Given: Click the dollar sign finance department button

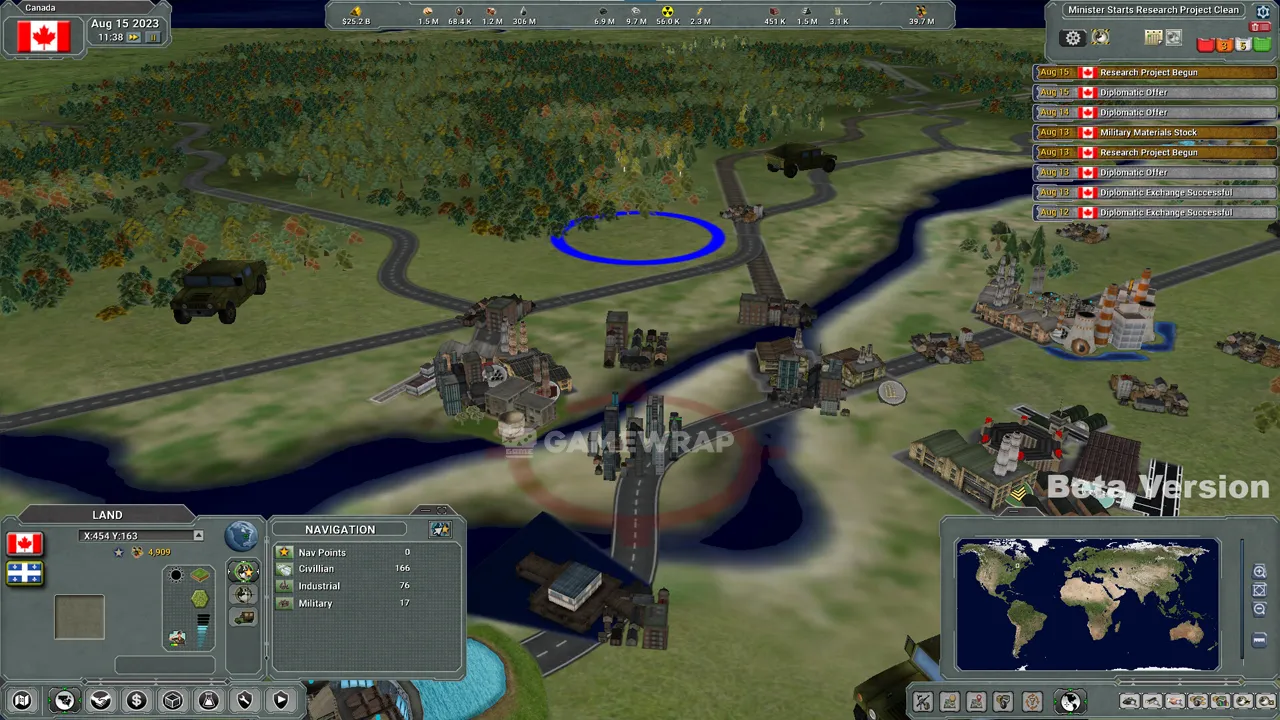Looking at the screenshot, I should click(x=137, y=701).
